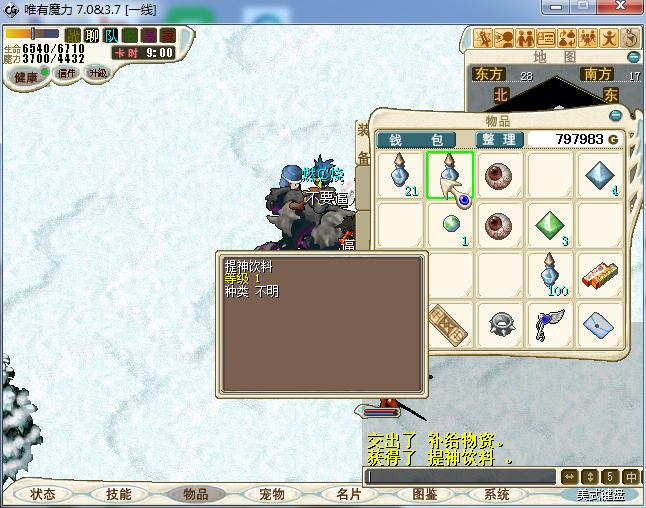Close the 物品 inventory window

point(616,115)
